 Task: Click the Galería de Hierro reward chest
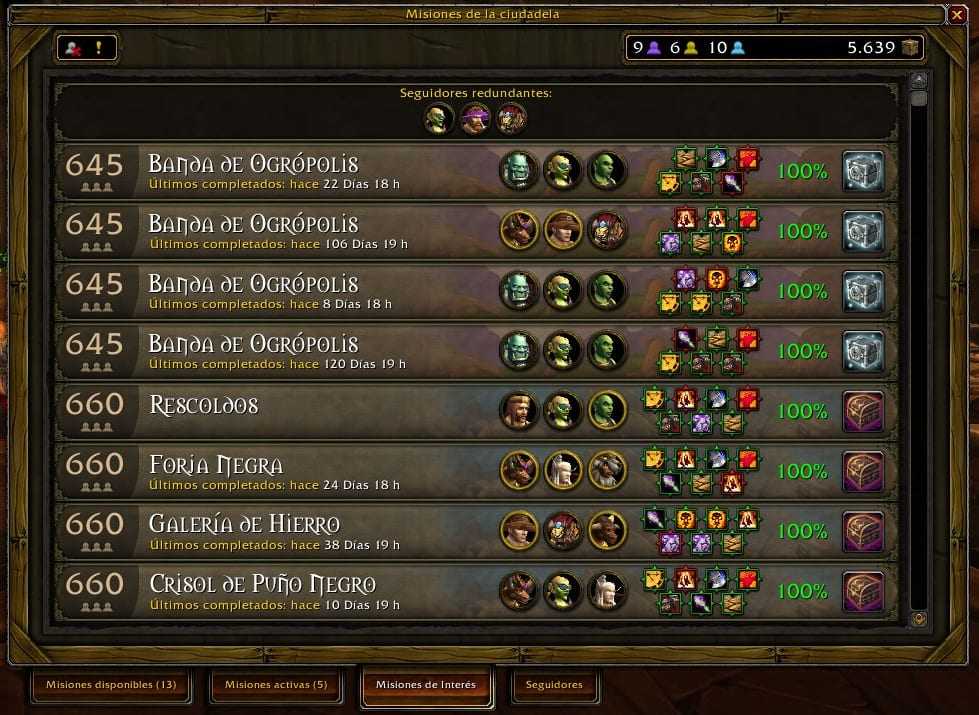tap(863, 531)
